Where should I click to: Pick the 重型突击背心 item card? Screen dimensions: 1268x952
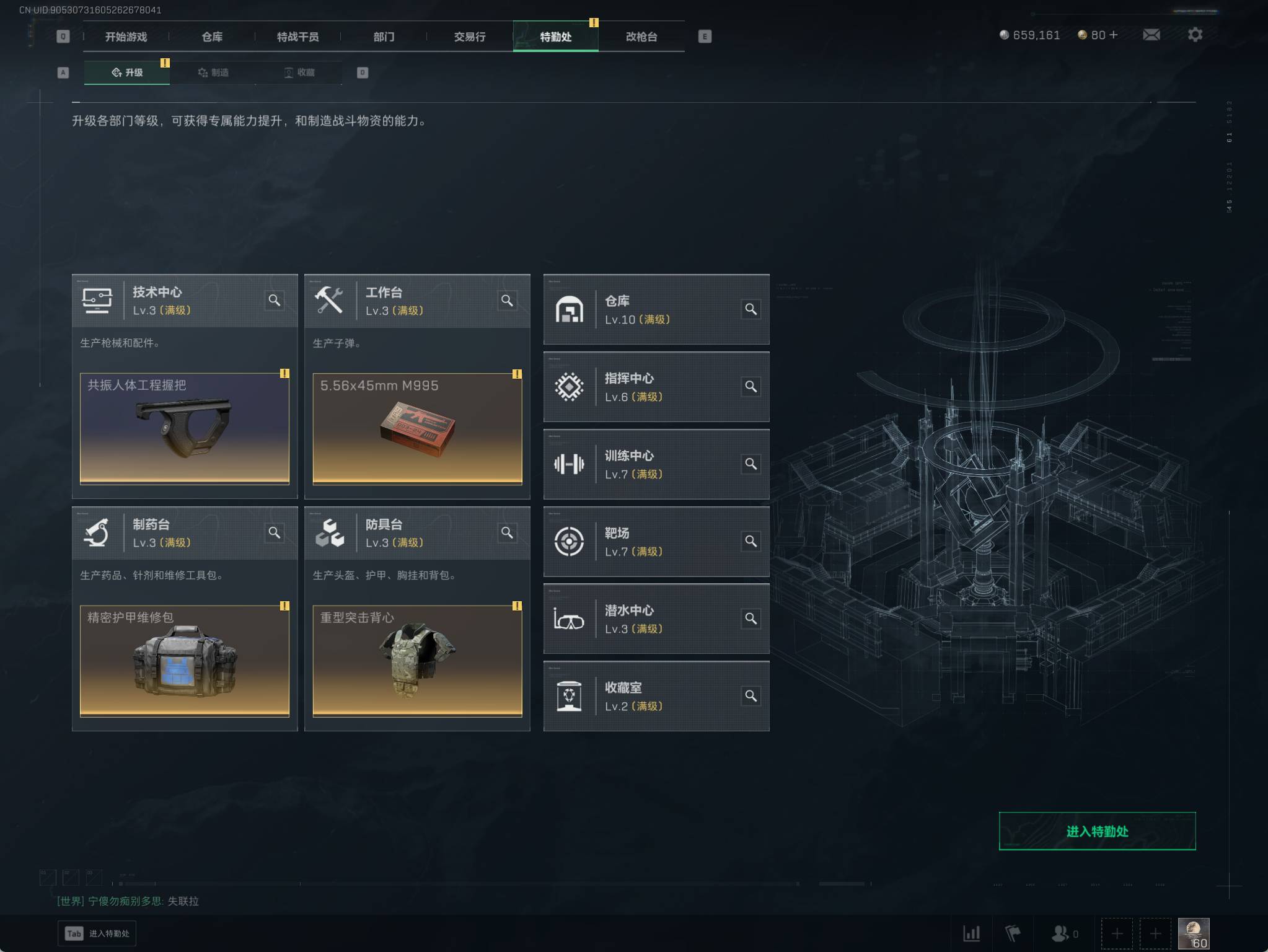417,661
